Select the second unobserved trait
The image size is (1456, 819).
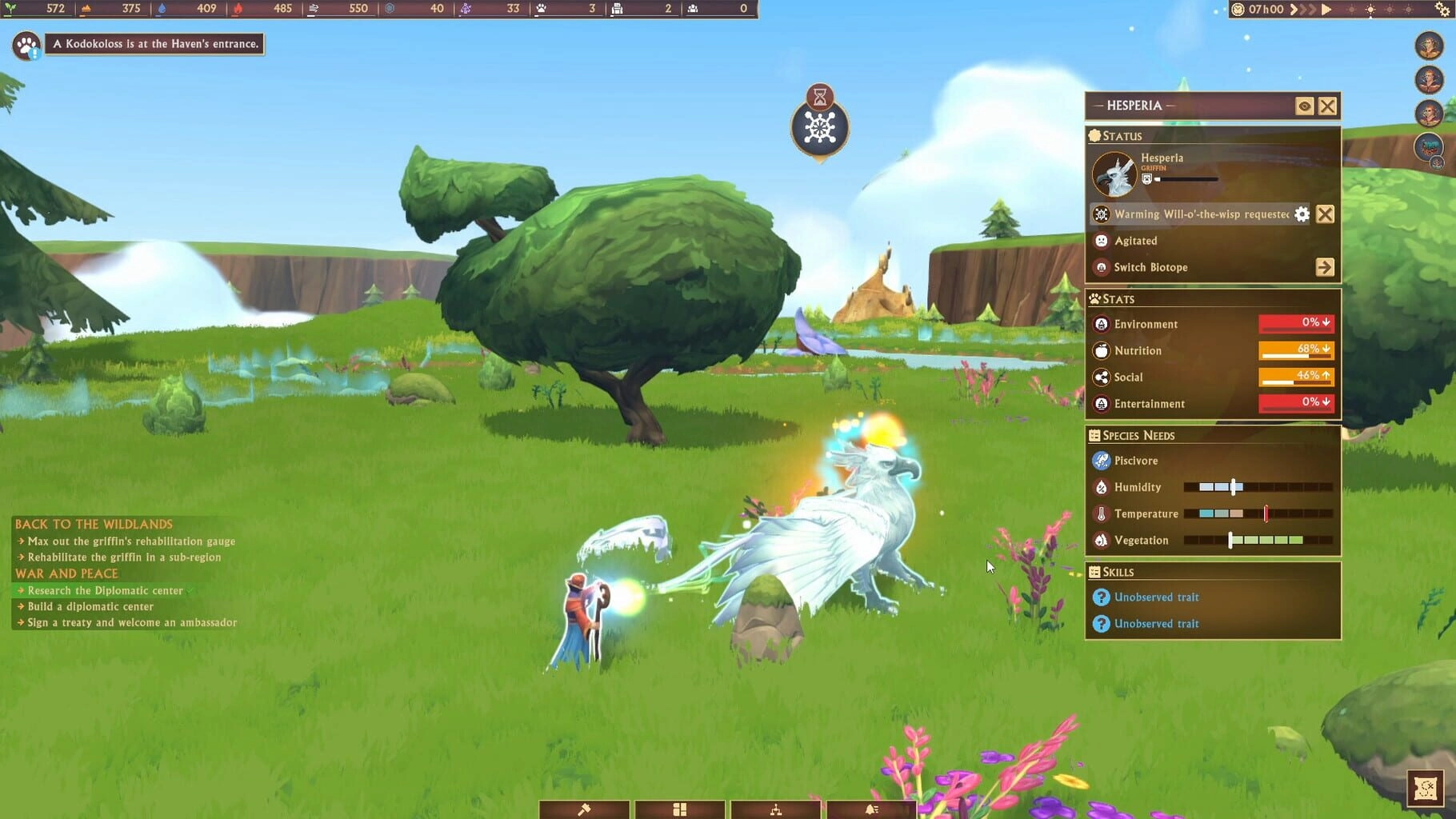coord(1156,624)
